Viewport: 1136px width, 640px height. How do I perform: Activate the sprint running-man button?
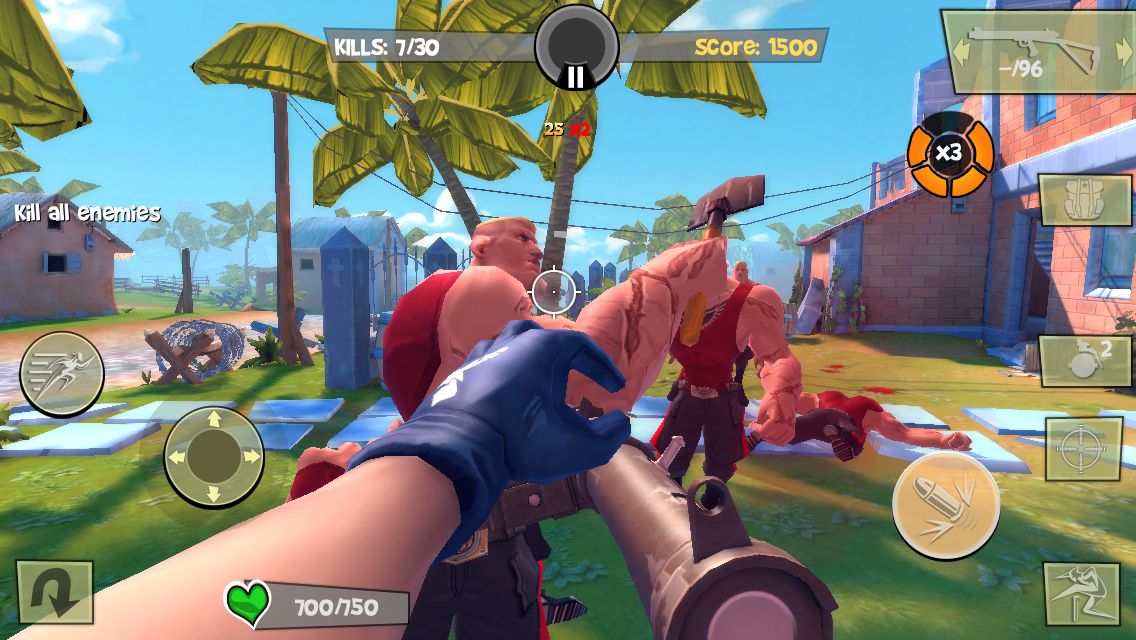62,374
